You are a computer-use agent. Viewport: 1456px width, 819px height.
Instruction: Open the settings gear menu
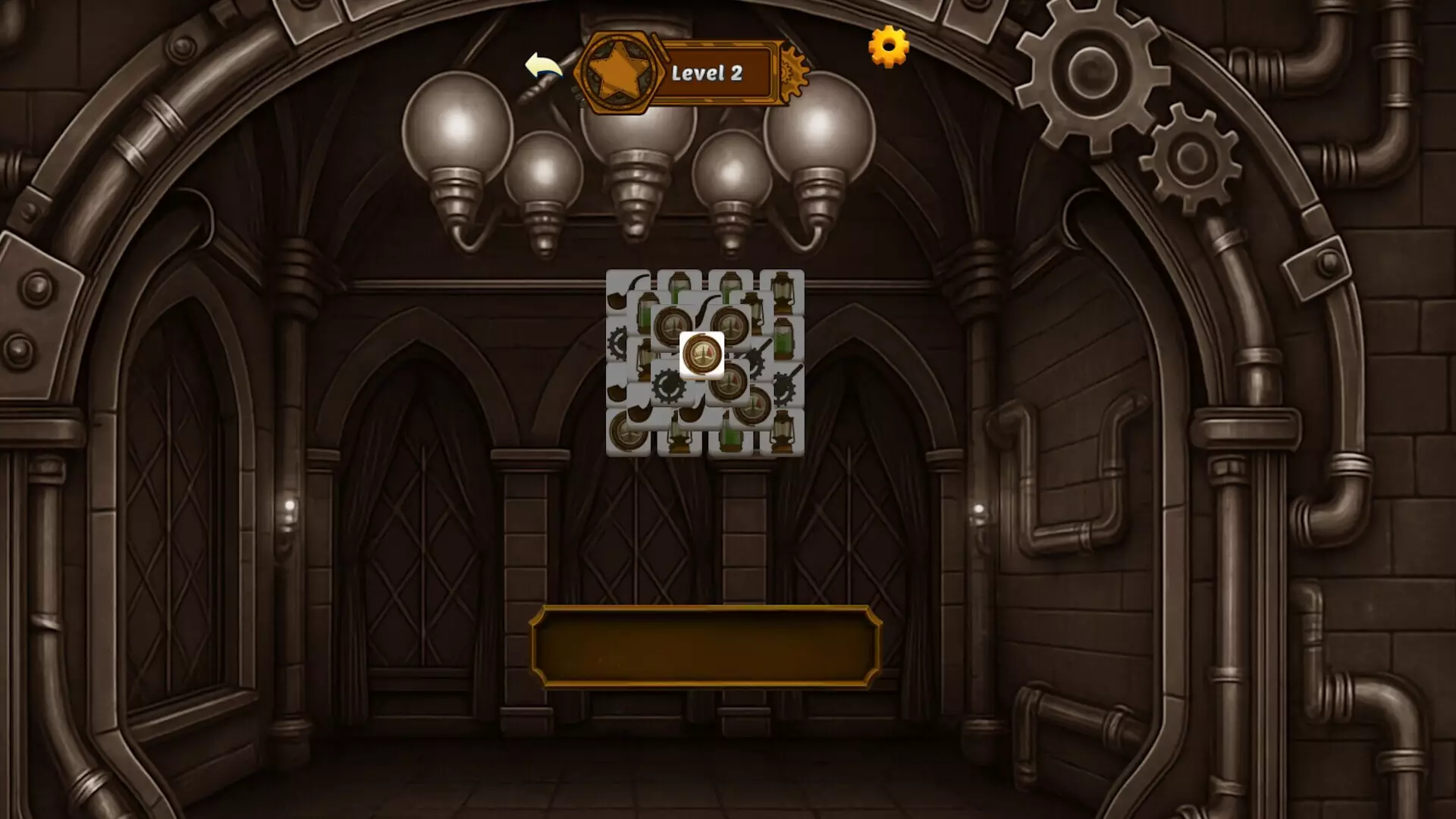[887, 47]
